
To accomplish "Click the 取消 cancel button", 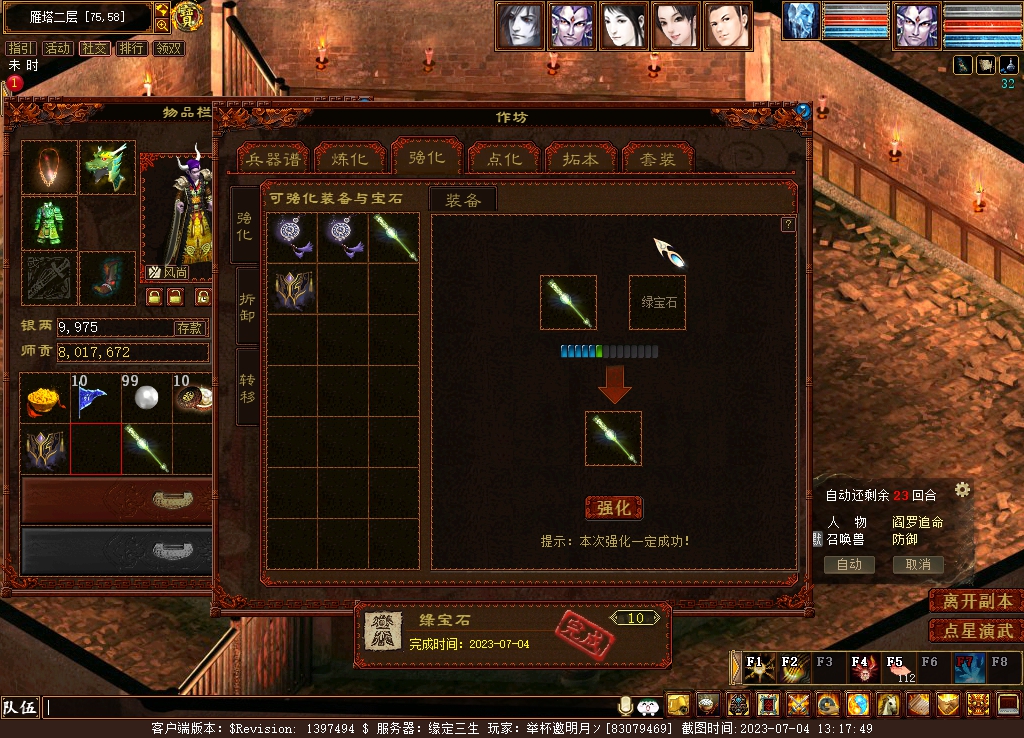I will [x=918, y=564].
